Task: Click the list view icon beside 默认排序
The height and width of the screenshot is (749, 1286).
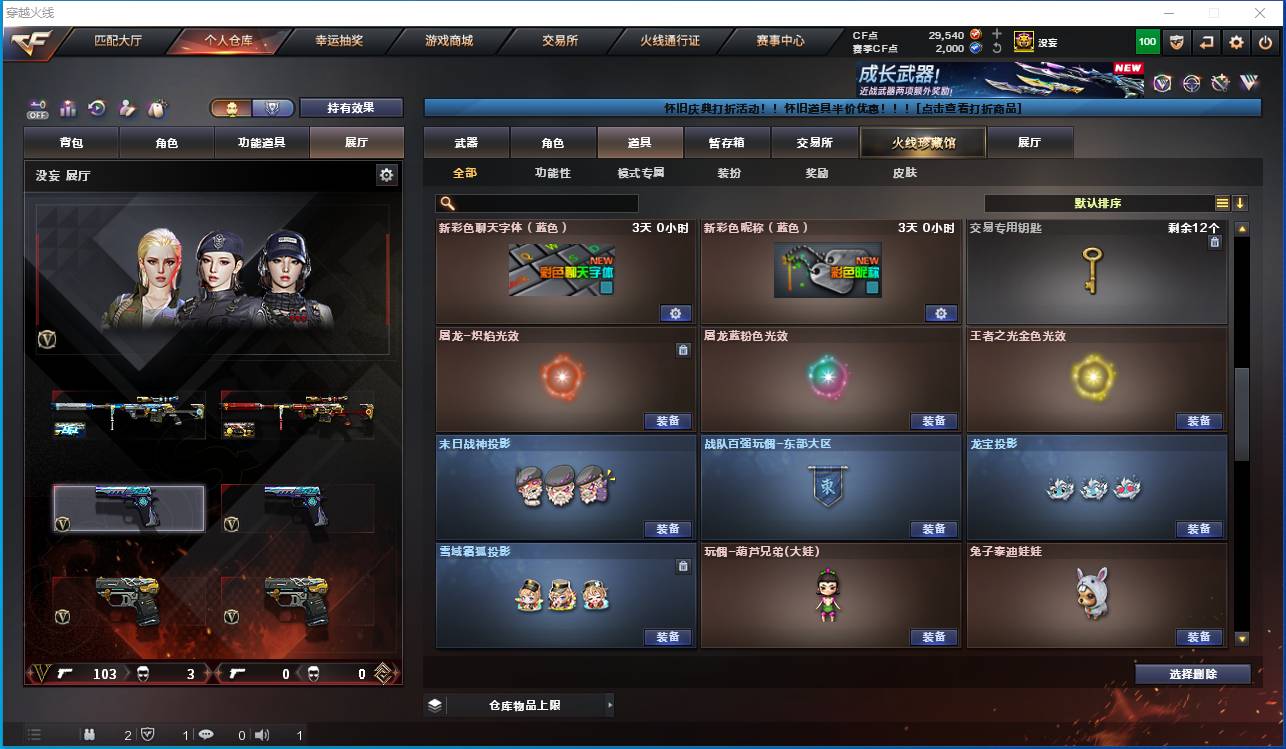Action: 1224,202
